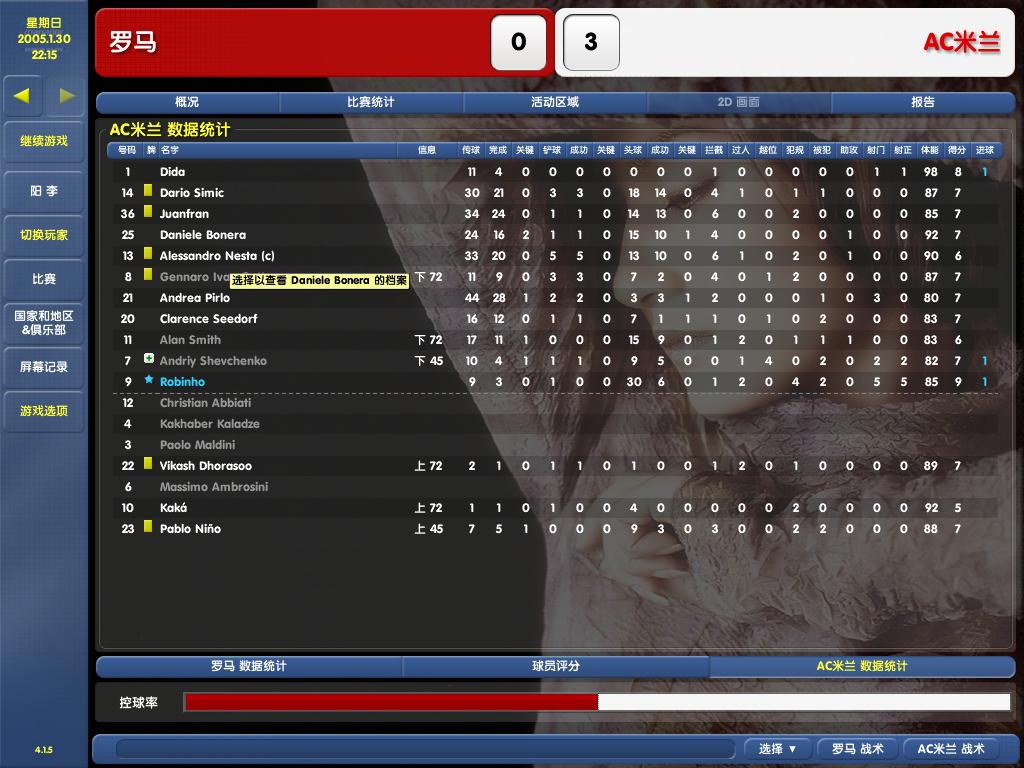Open the 屏幕记录 screen history menu

click(x=44, y=367)
